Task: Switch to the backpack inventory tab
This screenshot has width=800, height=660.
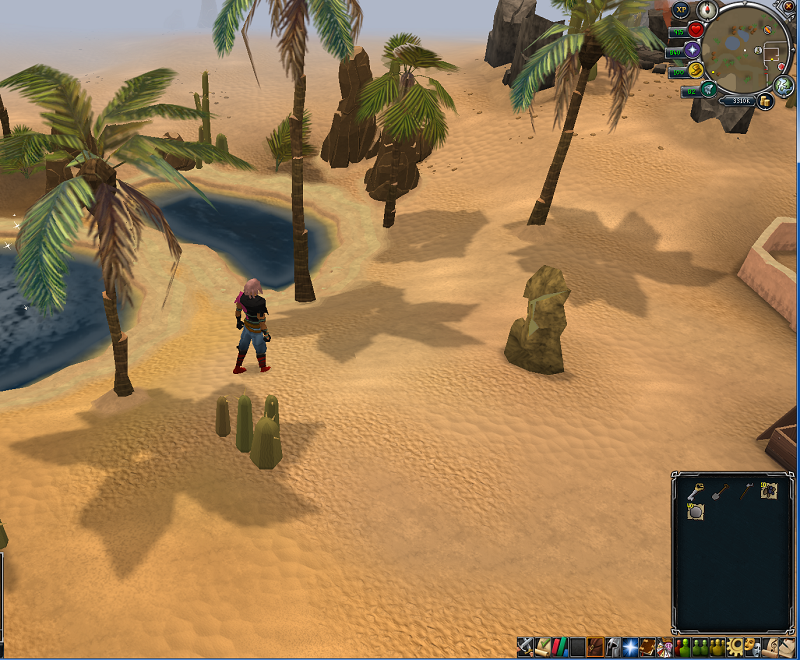Action: pyautogui.click(x=594, y=647)
